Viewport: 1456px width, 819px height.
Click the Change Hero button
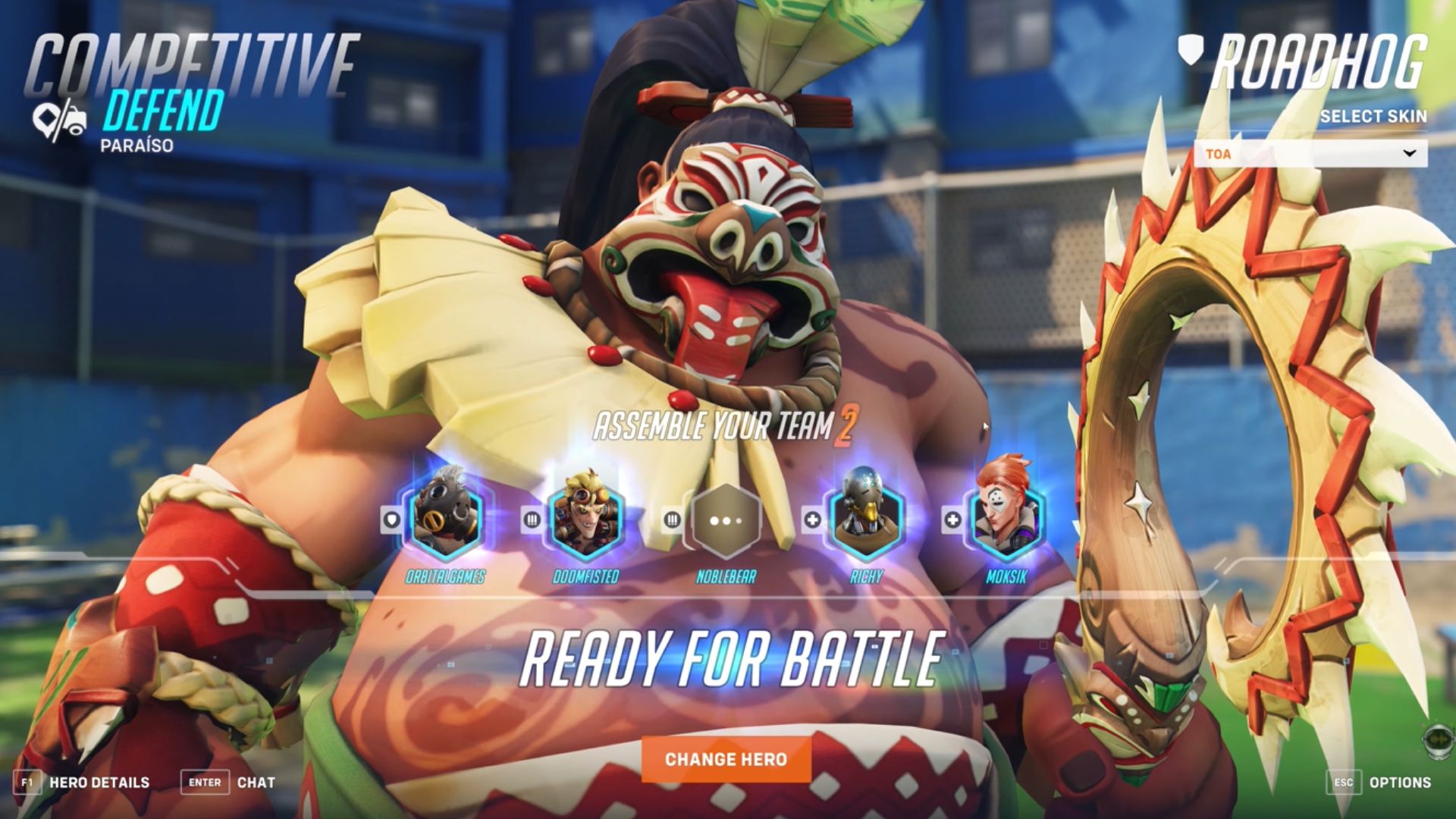726,759
